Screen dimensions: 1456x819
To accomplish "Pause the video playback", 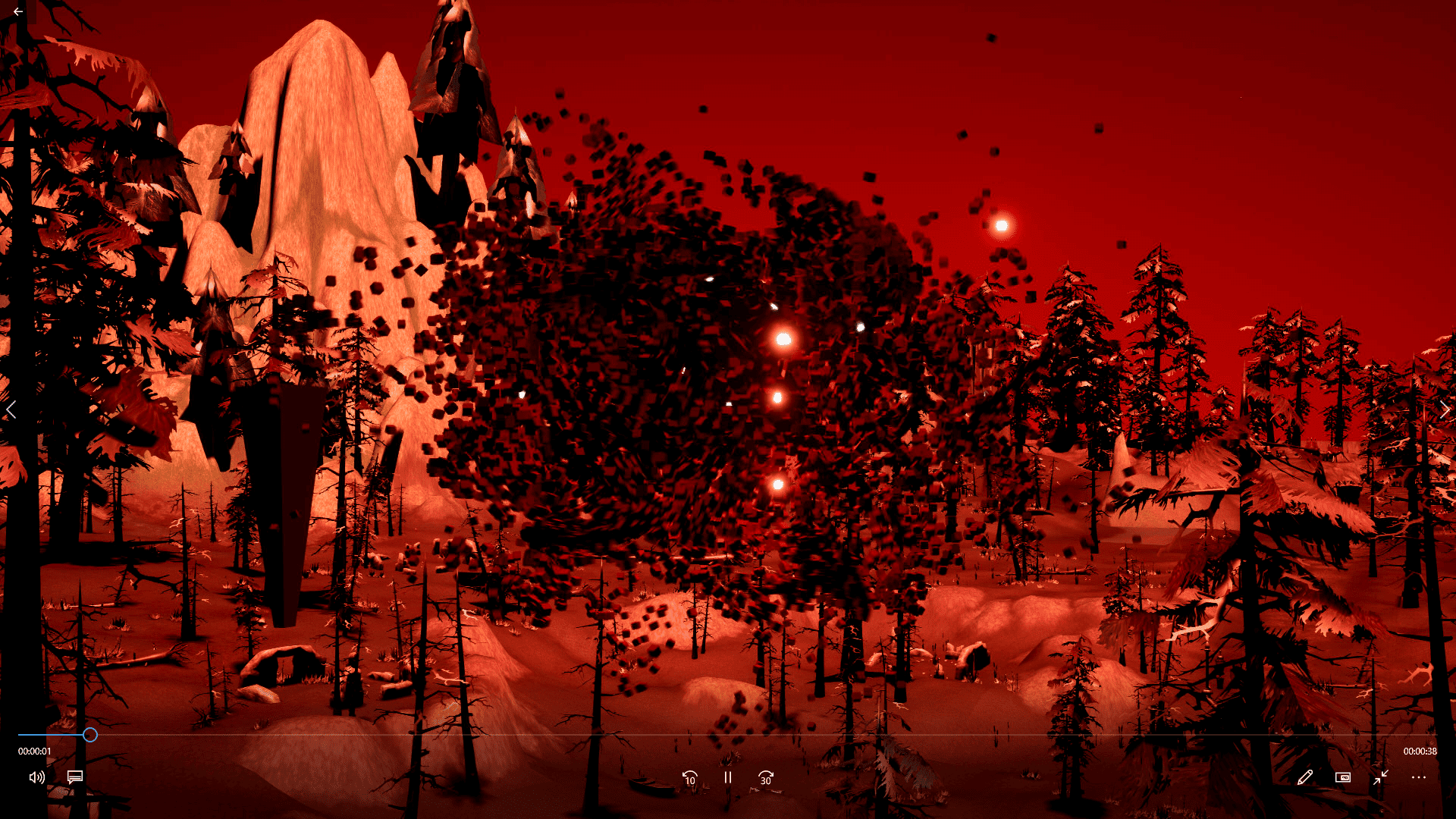I will click(x=727, y=778).
